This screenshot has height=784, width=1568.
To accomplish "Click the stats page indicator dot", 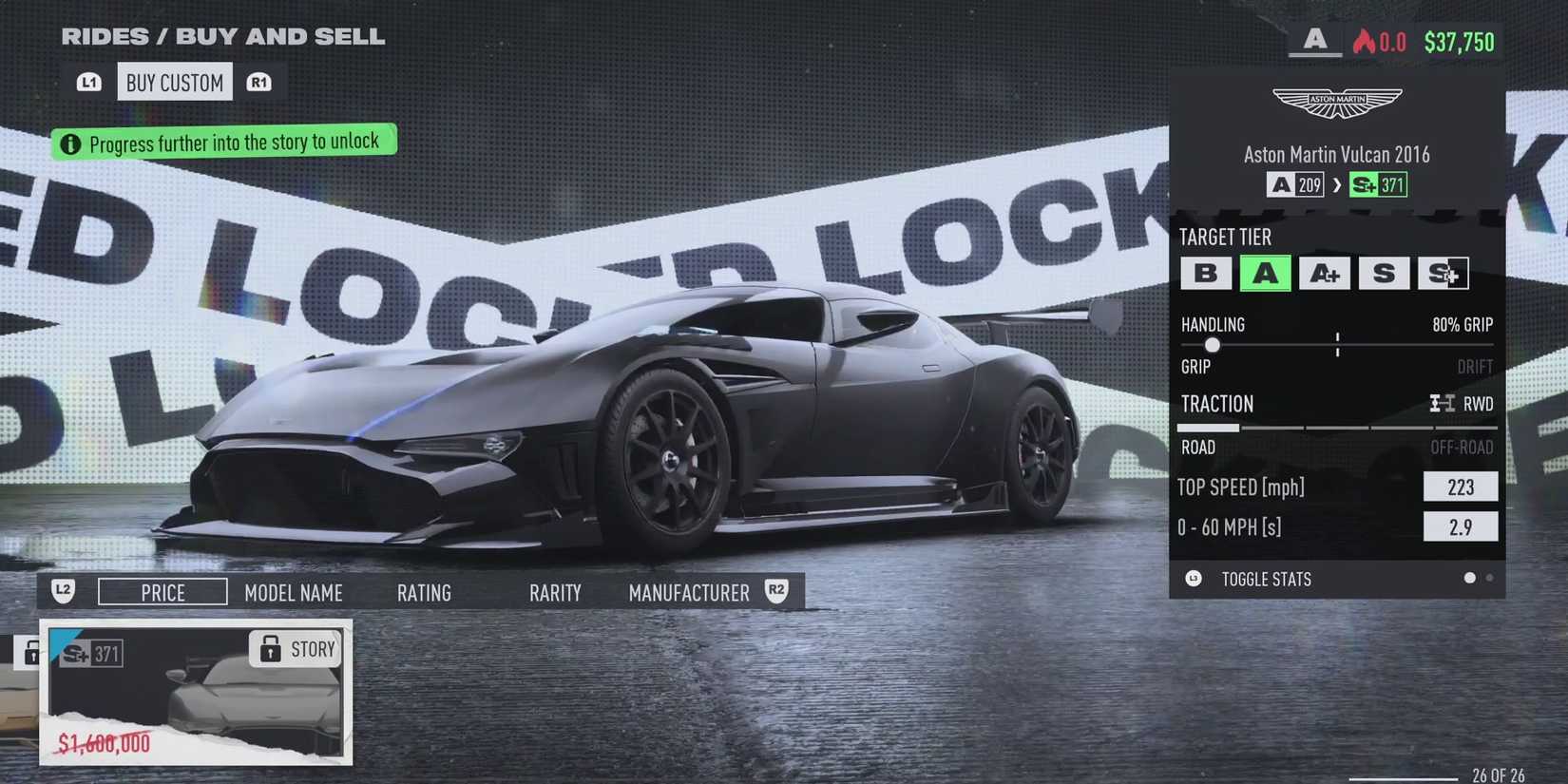I will (x=1469, y=577).
